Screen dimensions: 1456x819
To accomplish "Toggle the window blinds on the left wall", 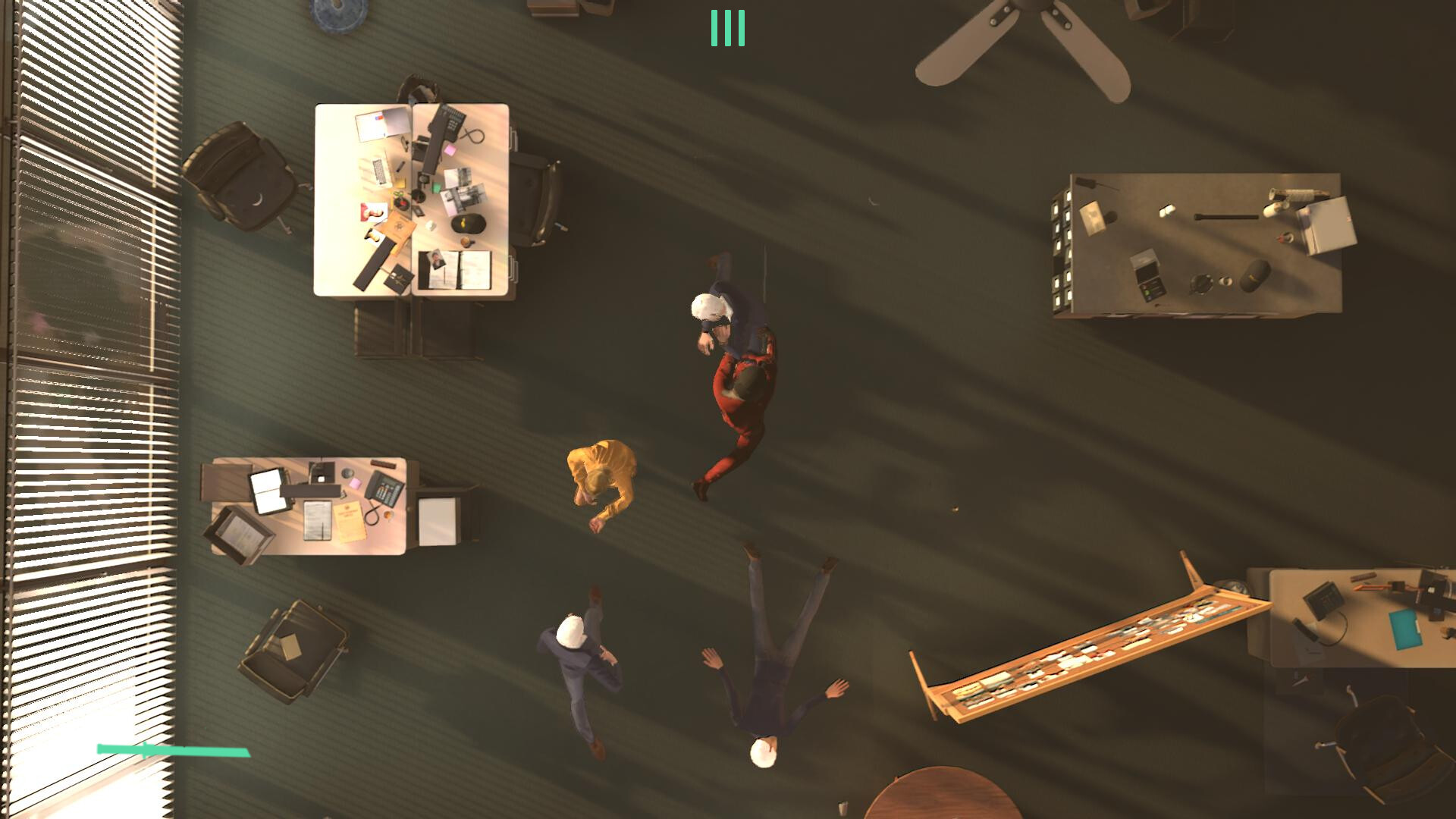I will pyautogui.click(x=83, y=303).
